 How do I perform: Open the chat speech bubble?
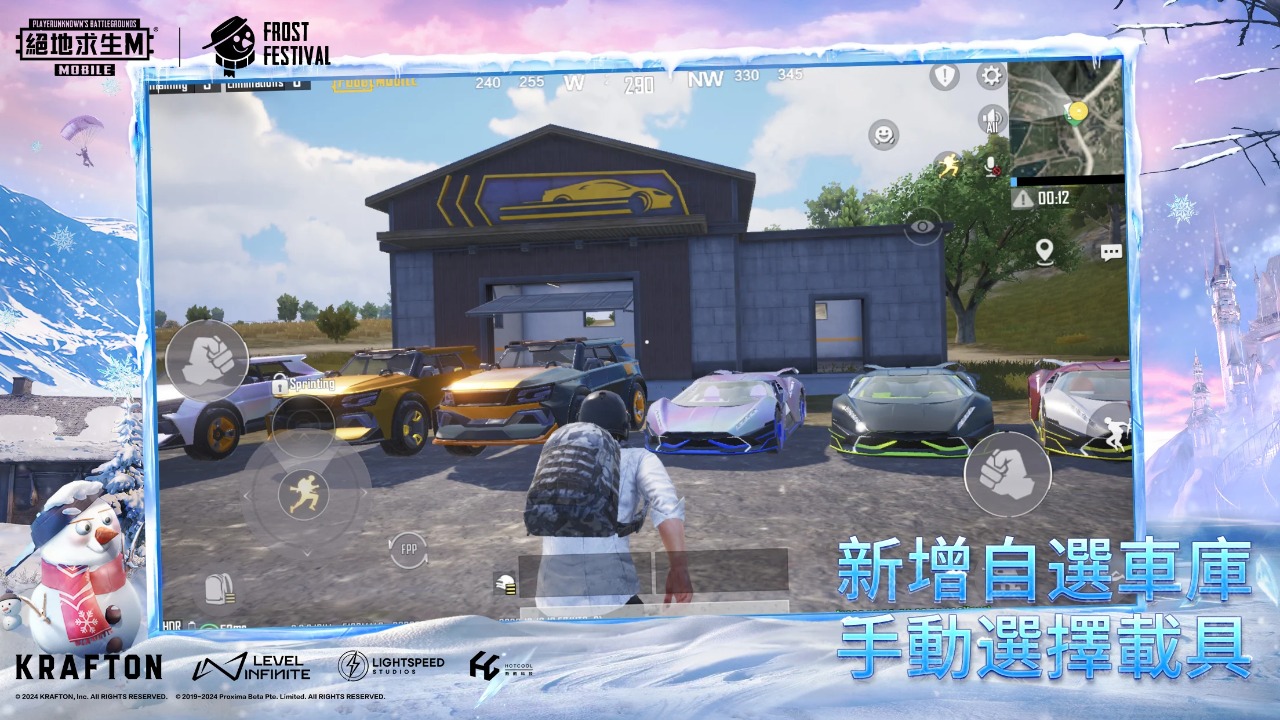(1111, 253)
